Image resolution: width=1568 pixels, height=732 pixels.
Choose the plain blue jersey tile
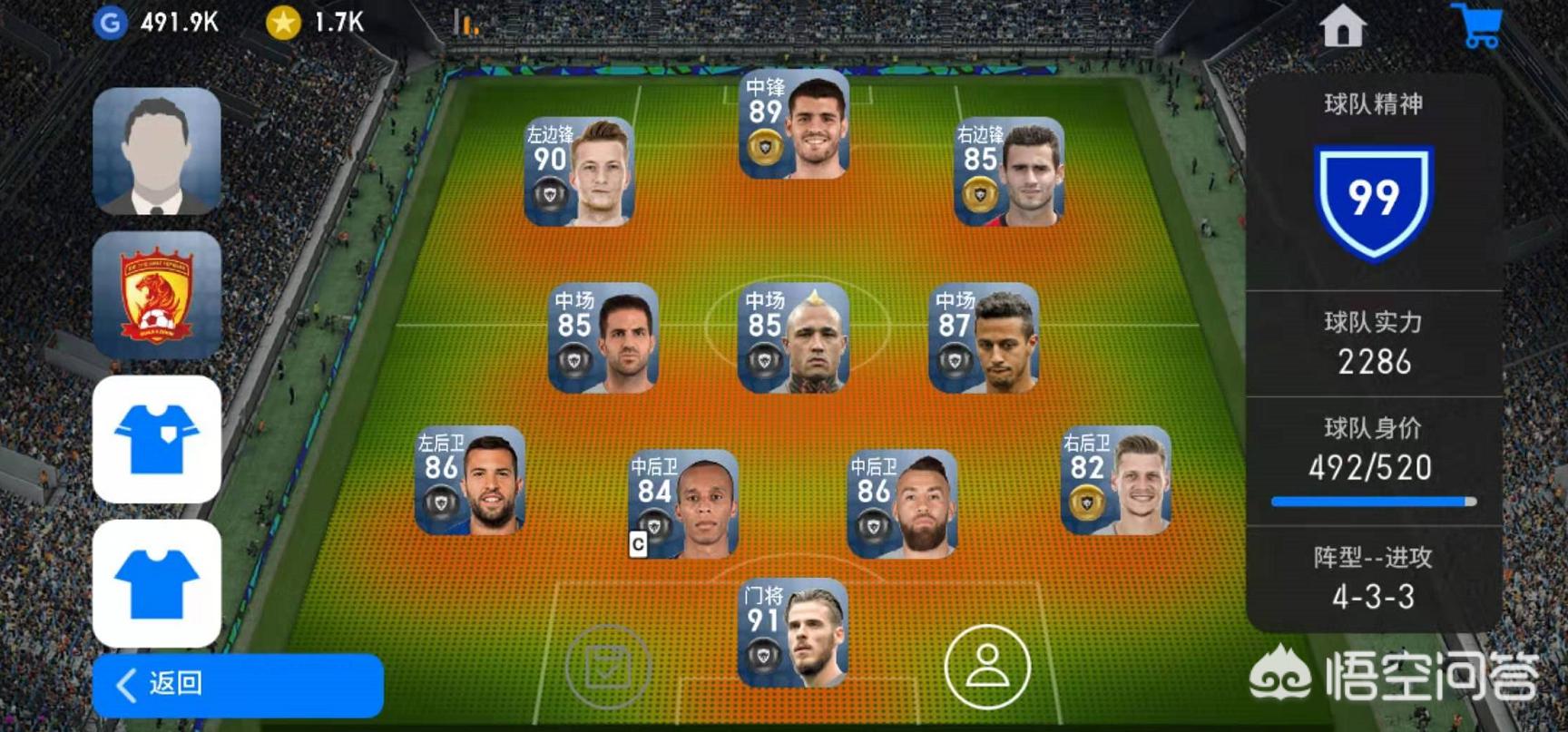(156, 583)
